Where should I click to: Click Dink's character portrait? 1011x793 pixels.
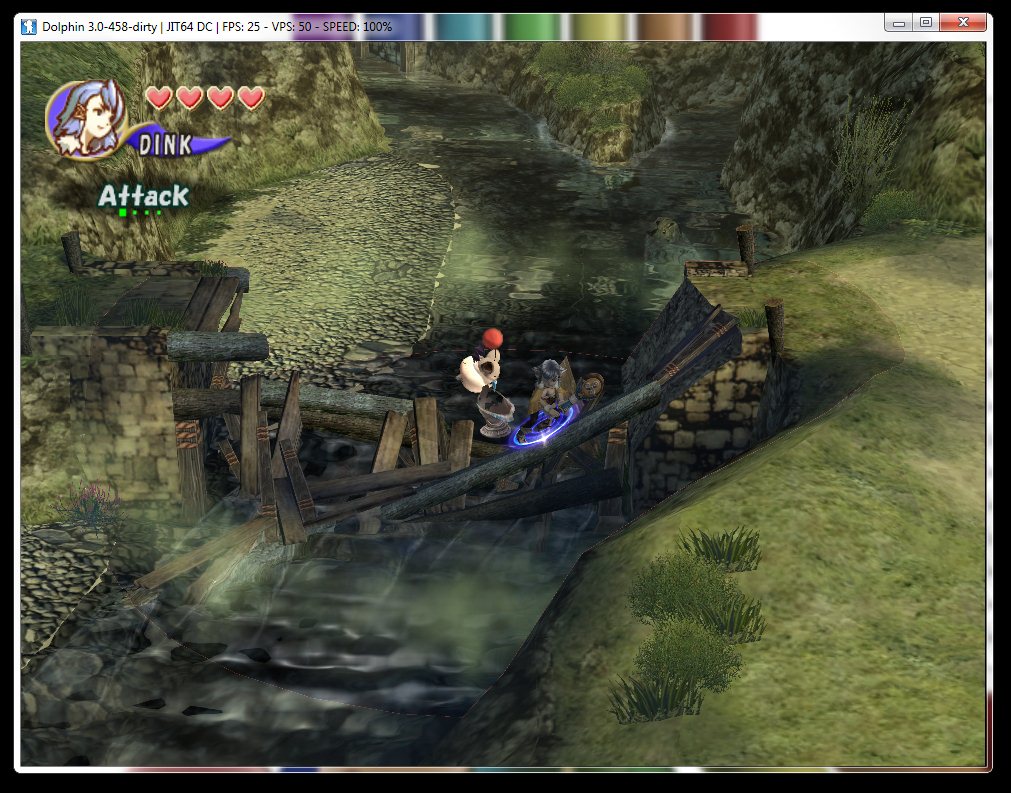85,117
